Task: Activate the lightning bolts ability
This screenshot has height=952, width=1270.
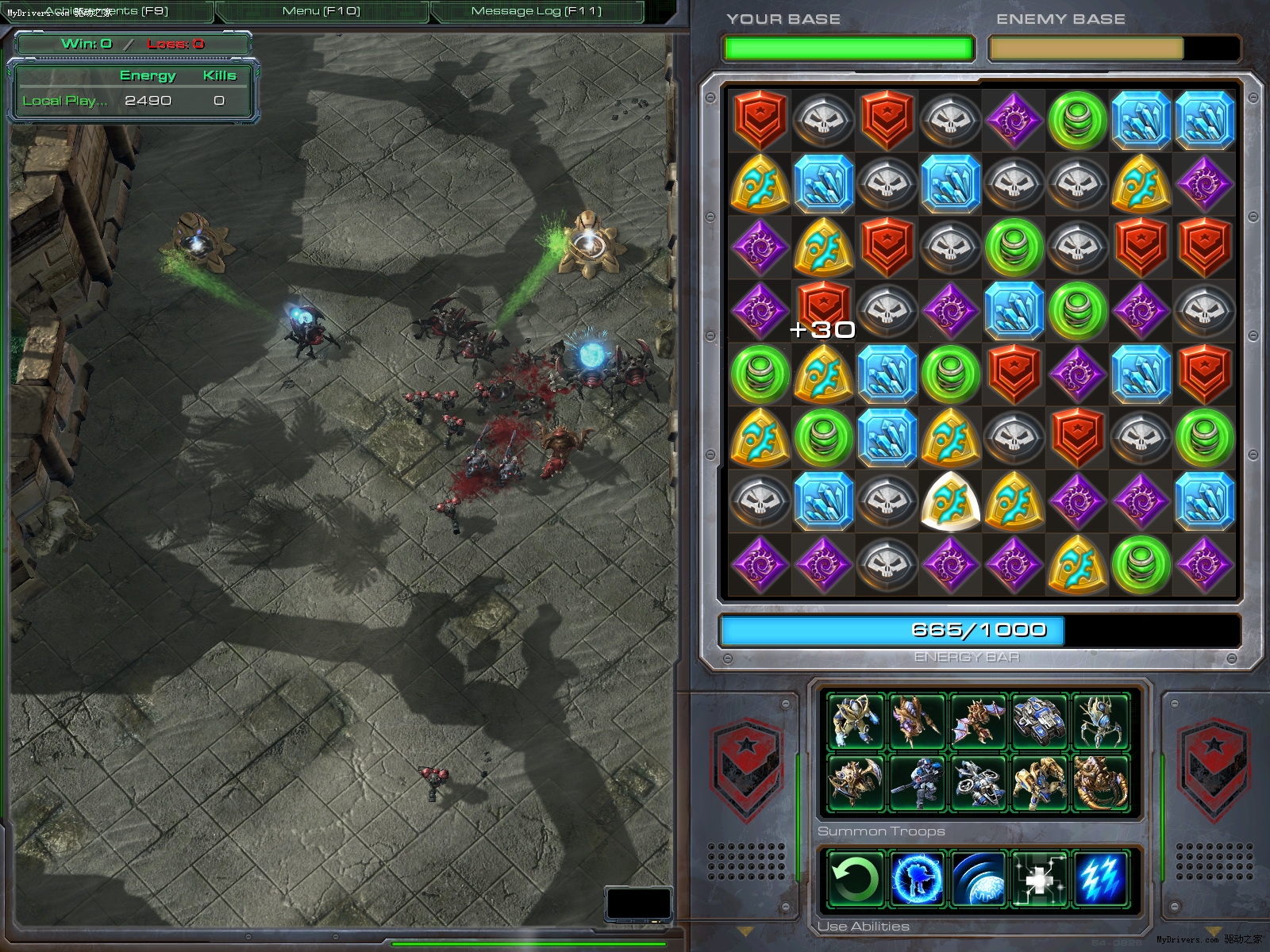Action: click(1100, 878)
